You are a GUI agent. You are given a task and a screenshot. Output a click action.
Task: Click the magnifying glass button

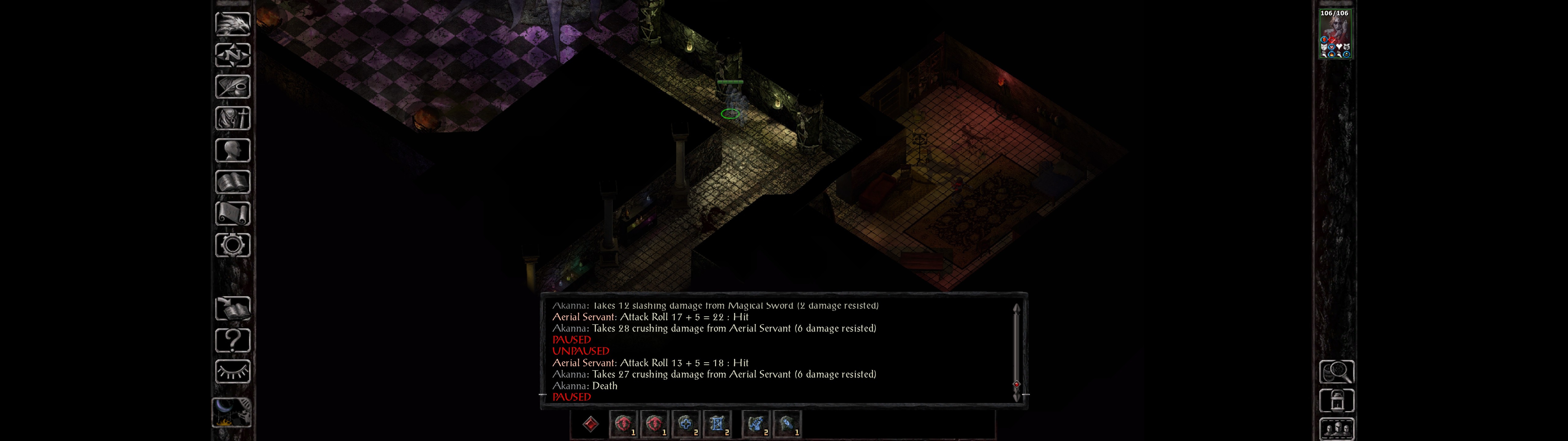1336,371
